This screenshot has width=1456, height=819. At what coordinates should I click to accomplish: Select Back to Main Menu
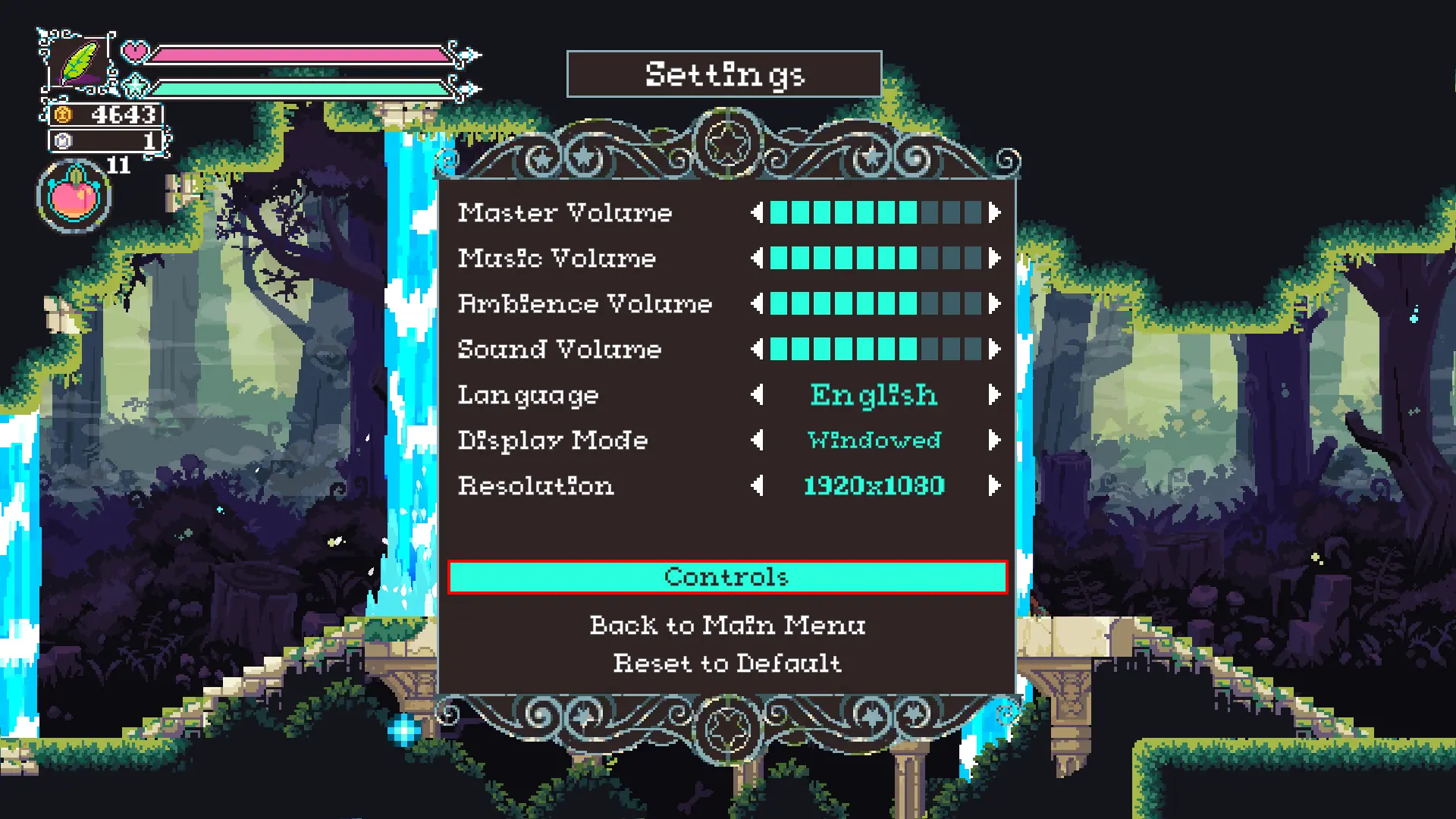coord(727,625)
